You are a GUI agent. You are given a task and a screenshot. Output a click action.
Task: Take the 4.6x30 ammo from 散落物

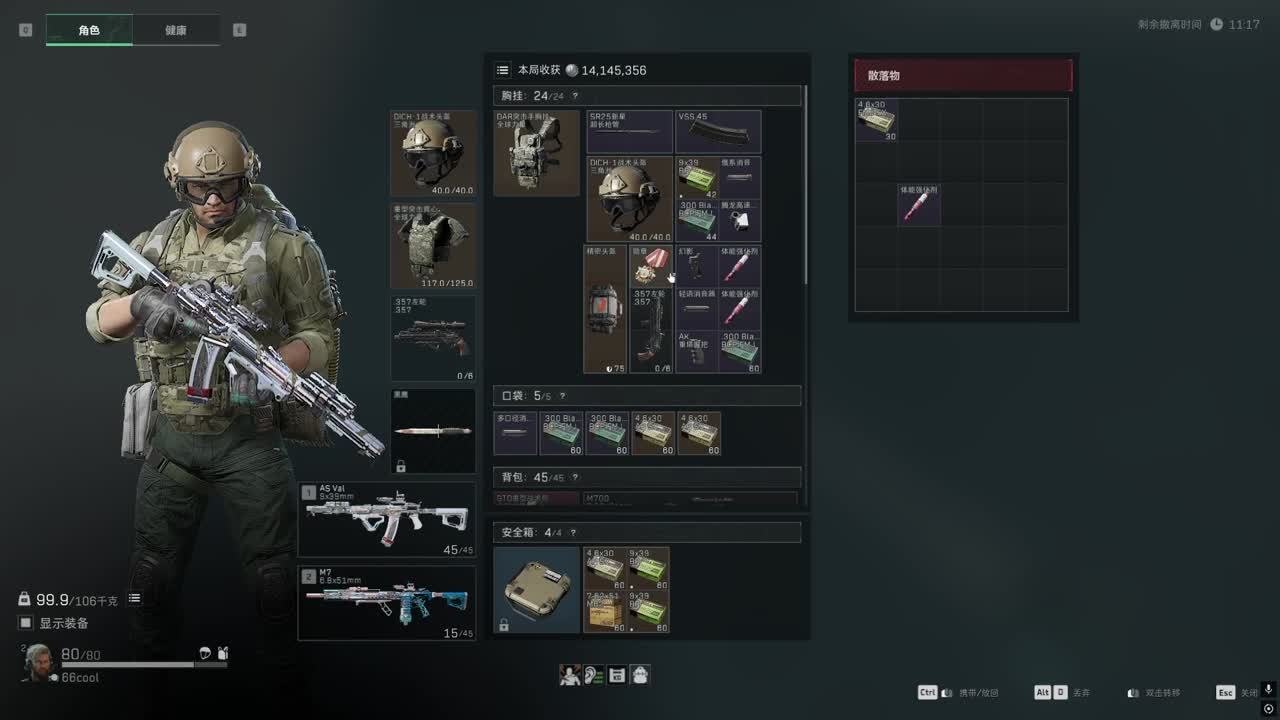pyautogui.click(x=876, y=120)
